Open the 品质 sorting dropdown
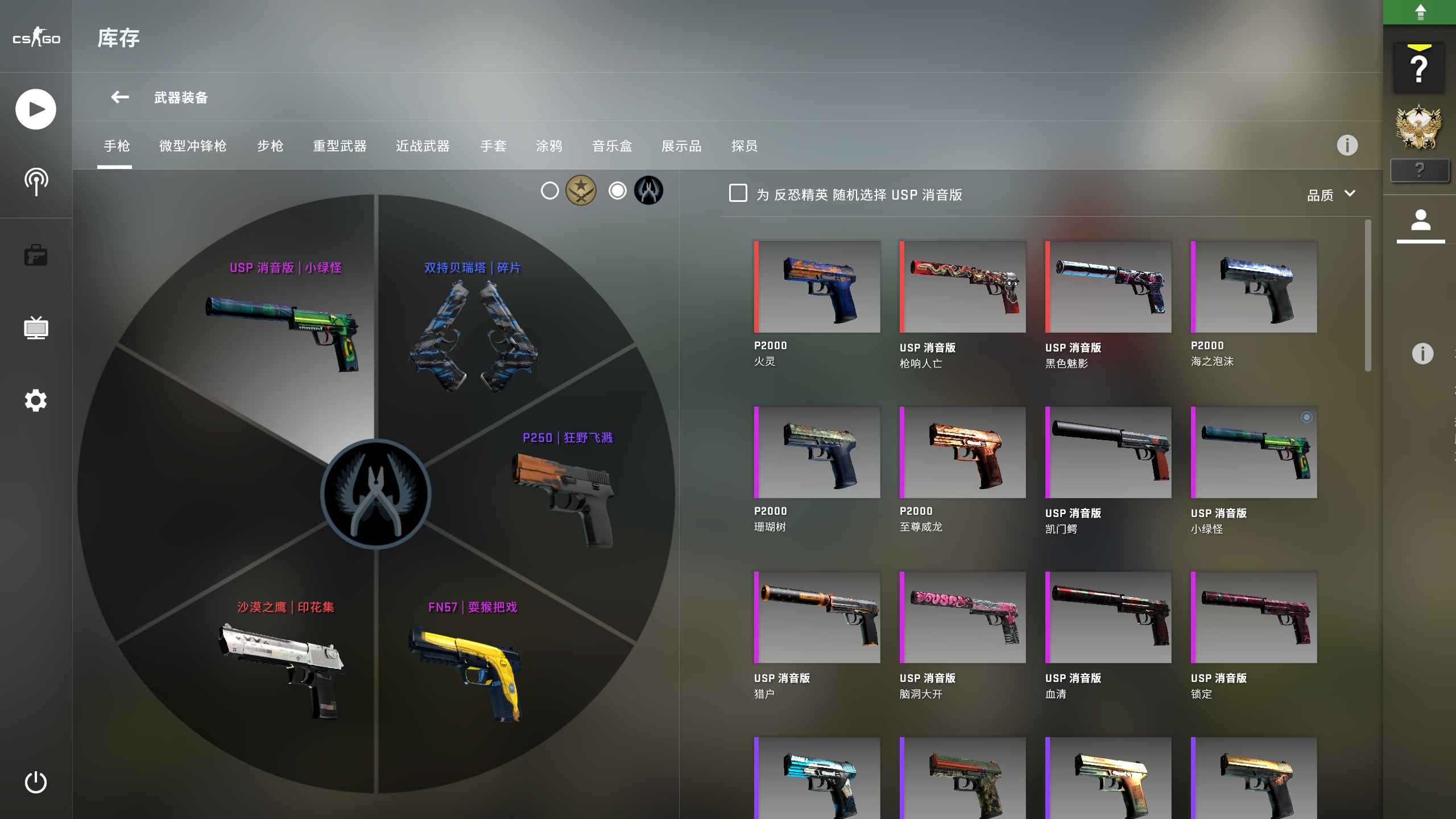1456x819 pixels. click(x=1321, y=195)
